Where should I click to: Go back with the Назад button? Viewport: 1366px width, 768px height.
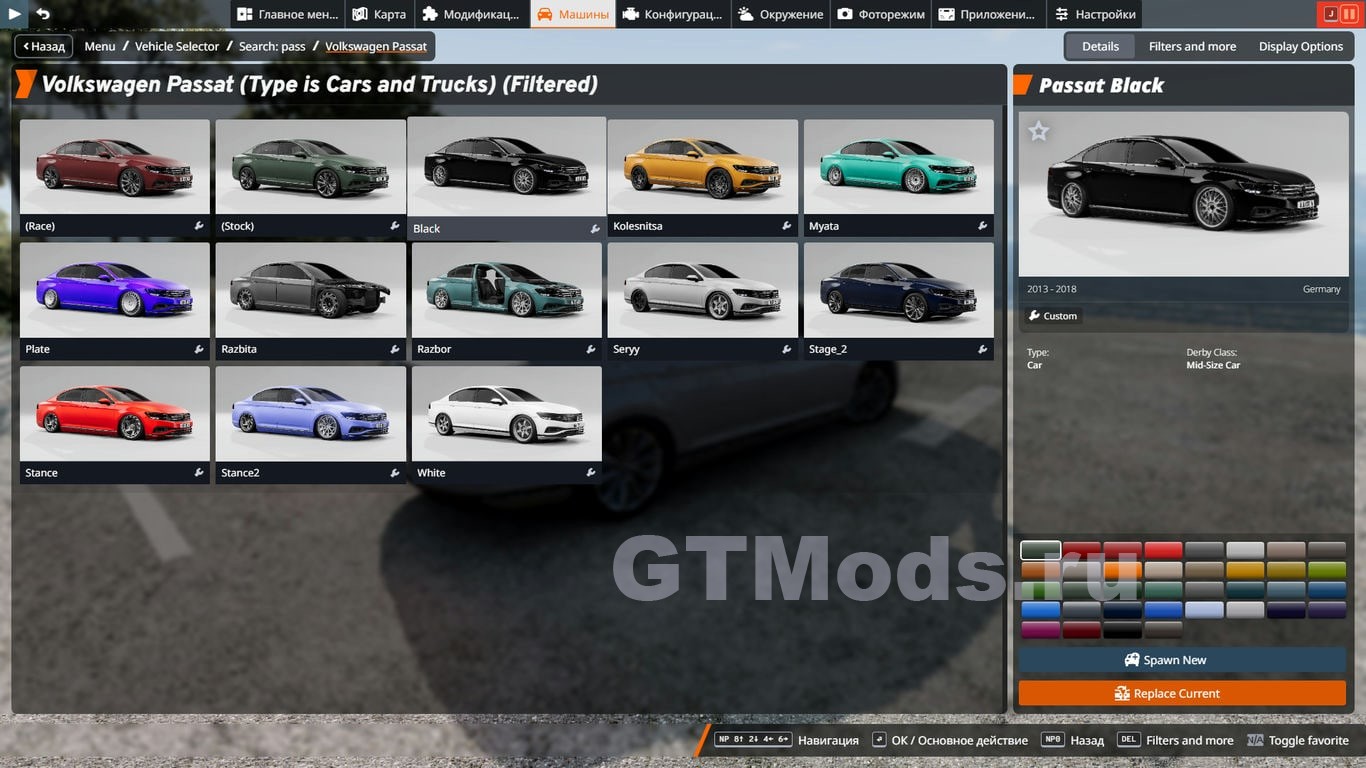pos(43,46)
